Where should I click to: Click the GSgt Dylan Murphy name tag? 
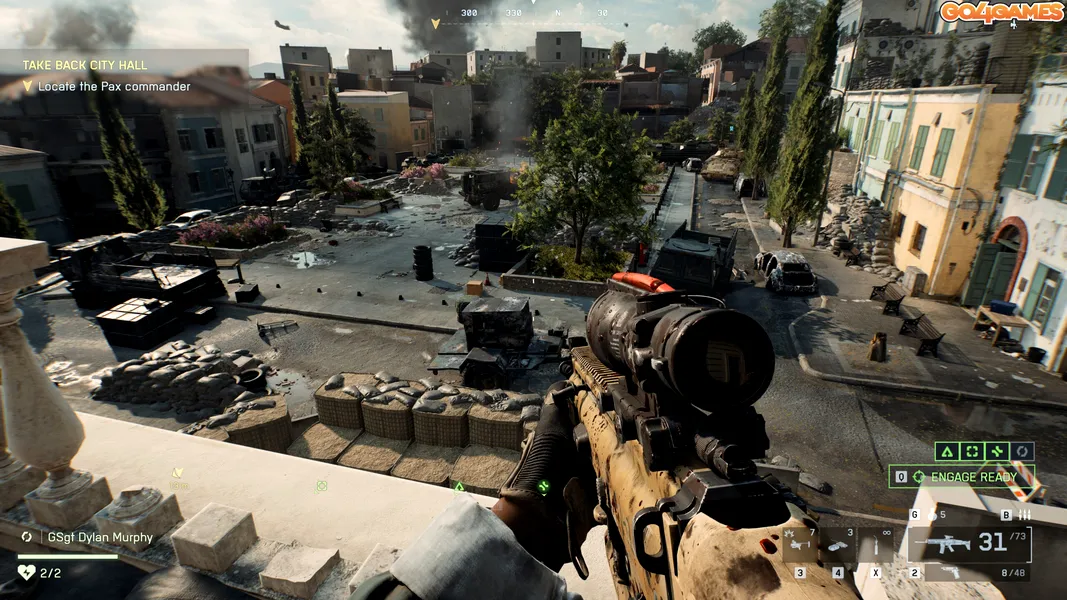(100, 537)
